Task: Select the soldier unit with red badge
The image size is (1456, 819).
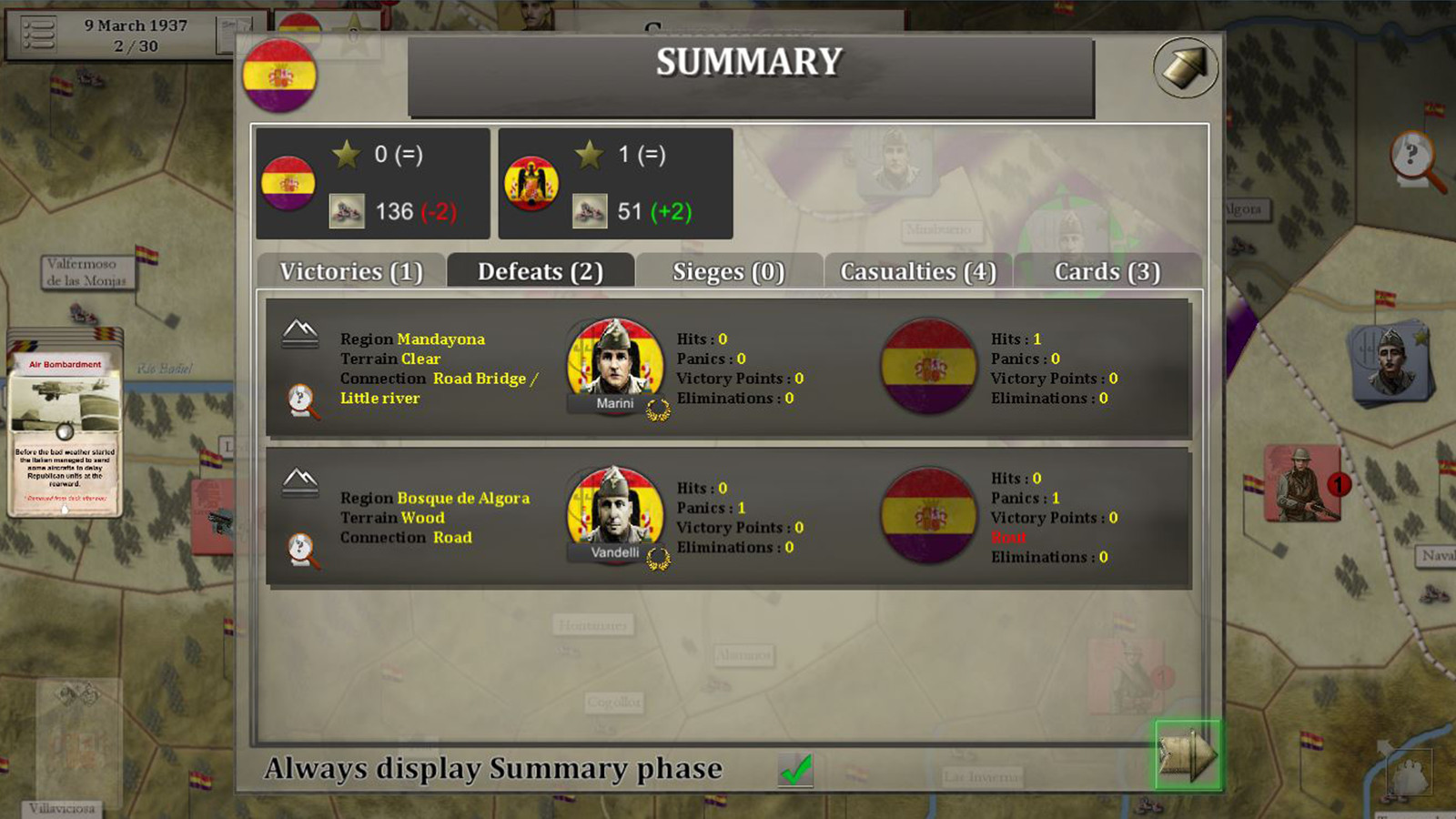Action: coord(1301,482)
